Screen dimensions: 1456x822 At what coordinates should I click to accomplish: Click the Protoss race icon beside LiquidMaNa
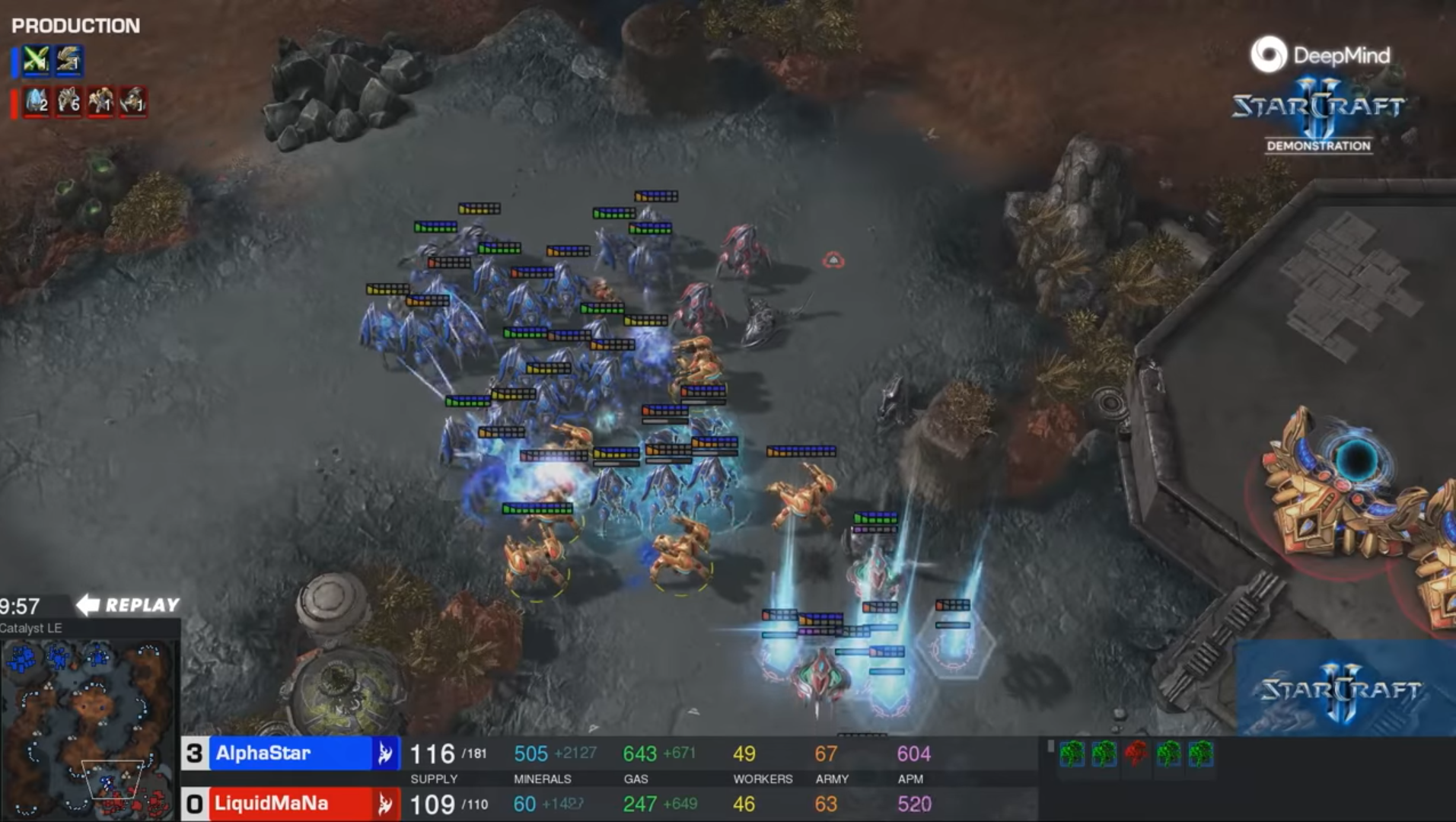385,804
